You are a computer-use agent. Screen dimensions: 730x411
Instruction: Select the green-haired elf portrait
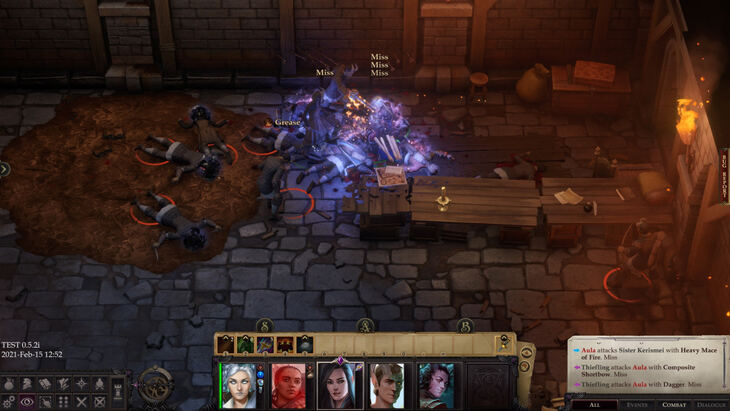pyautogui.click(x=388, y=384)
